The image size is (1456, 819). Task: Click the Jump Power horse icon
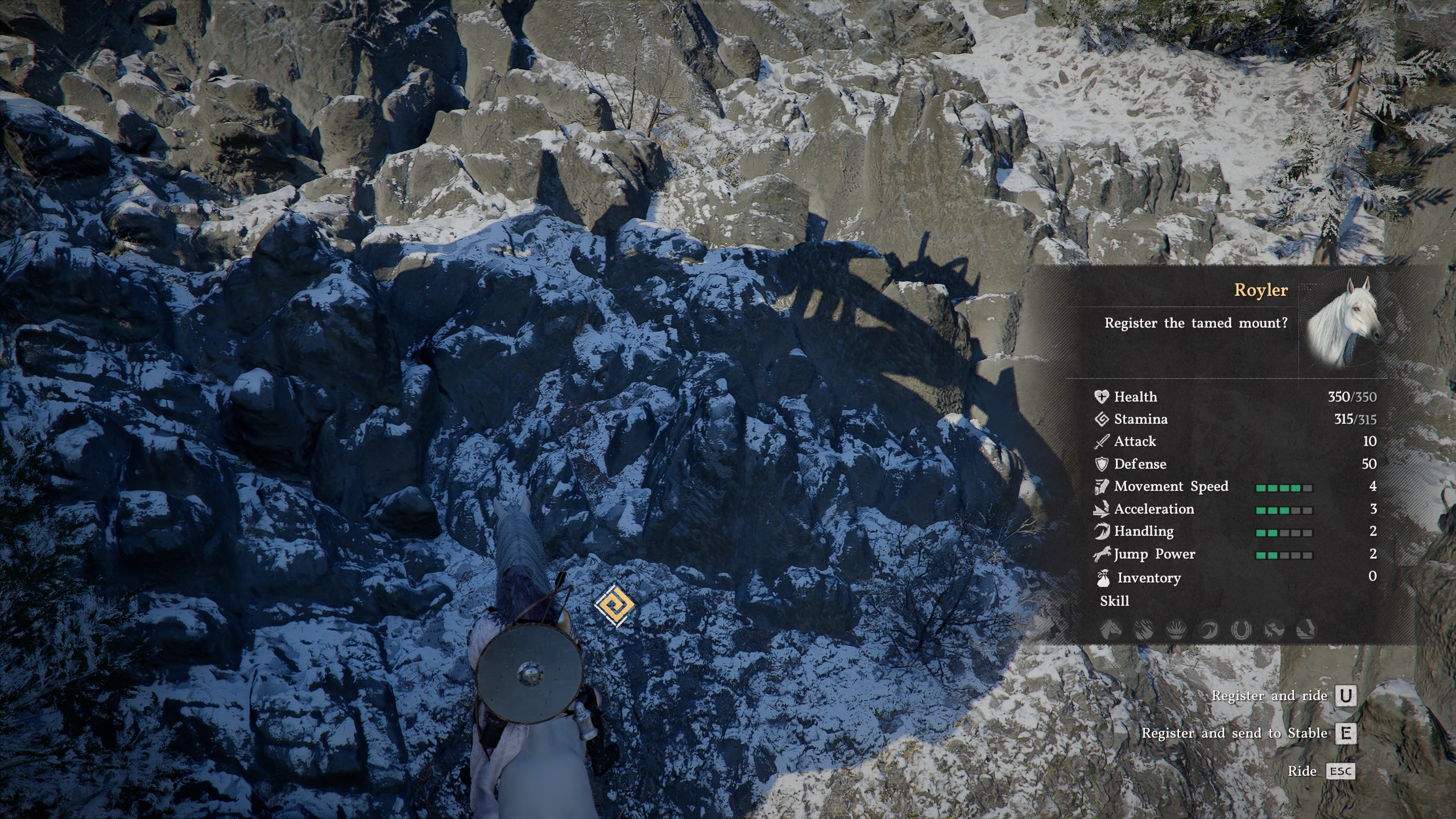1102,554
